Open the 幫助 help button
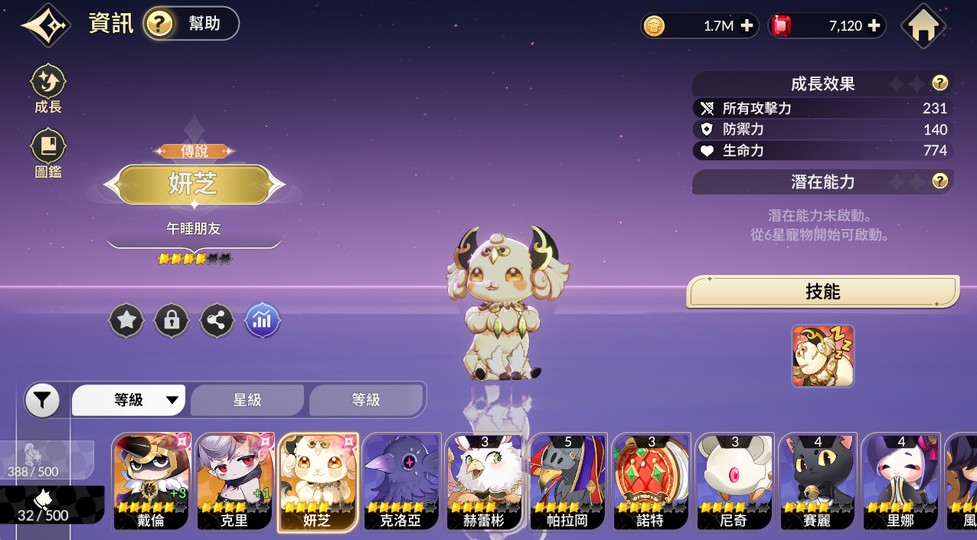Image resolution: width=977 pixels, height=540 pixels. tap(191, 23)
